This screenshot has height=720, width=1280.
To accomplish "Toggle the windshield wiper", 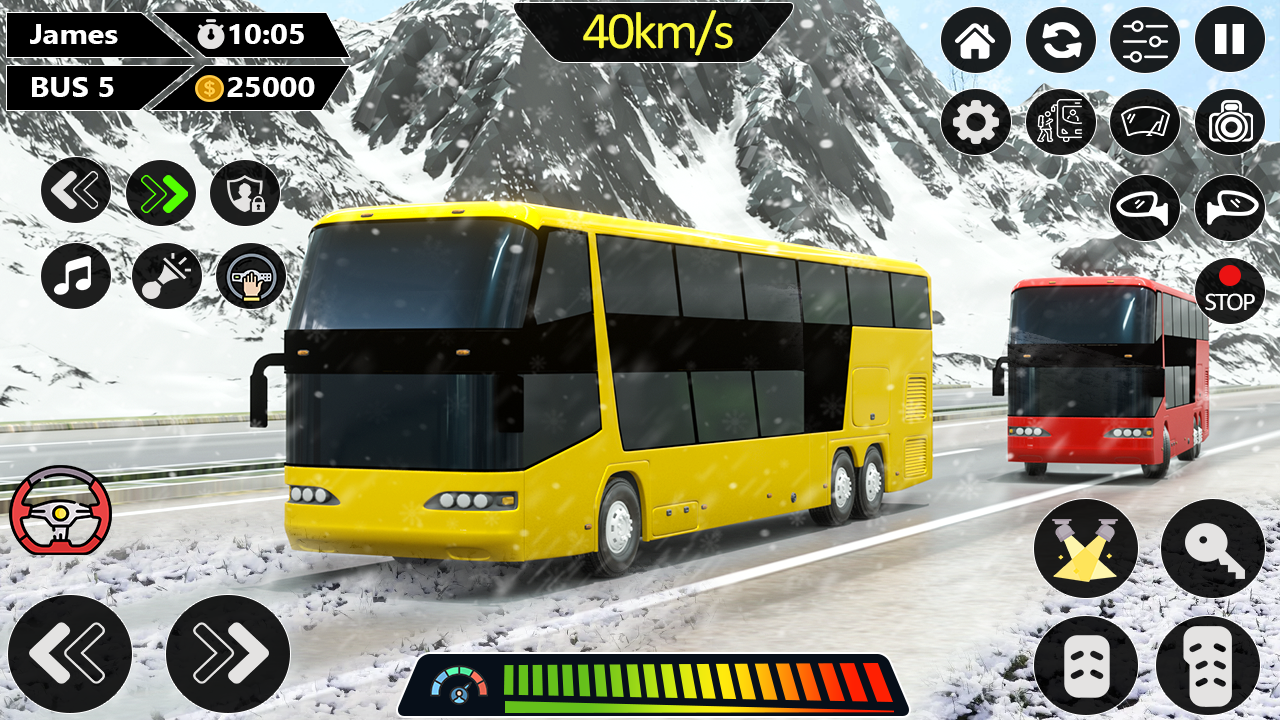I will 1143,121.
